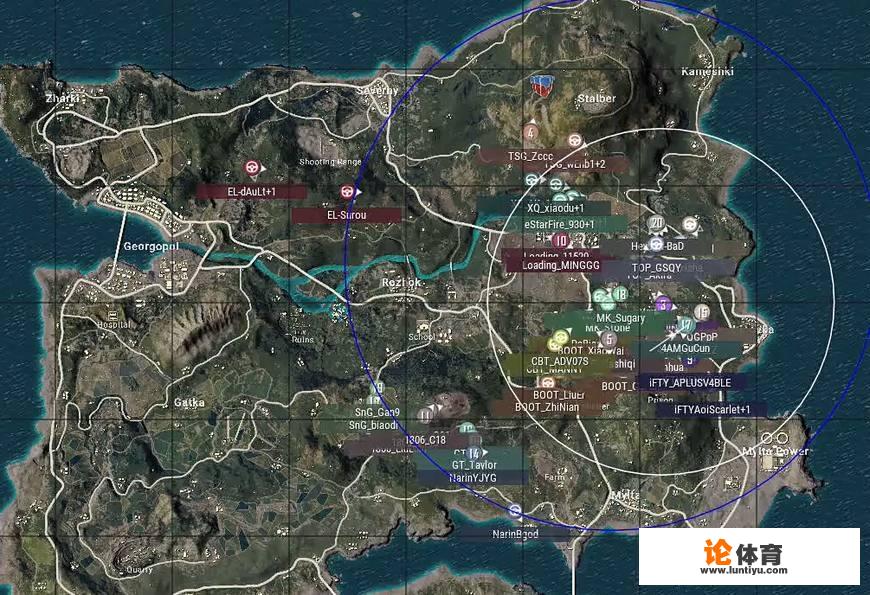
Task: Select the TSG_Zccc player marker label
Action: (530, 156)
